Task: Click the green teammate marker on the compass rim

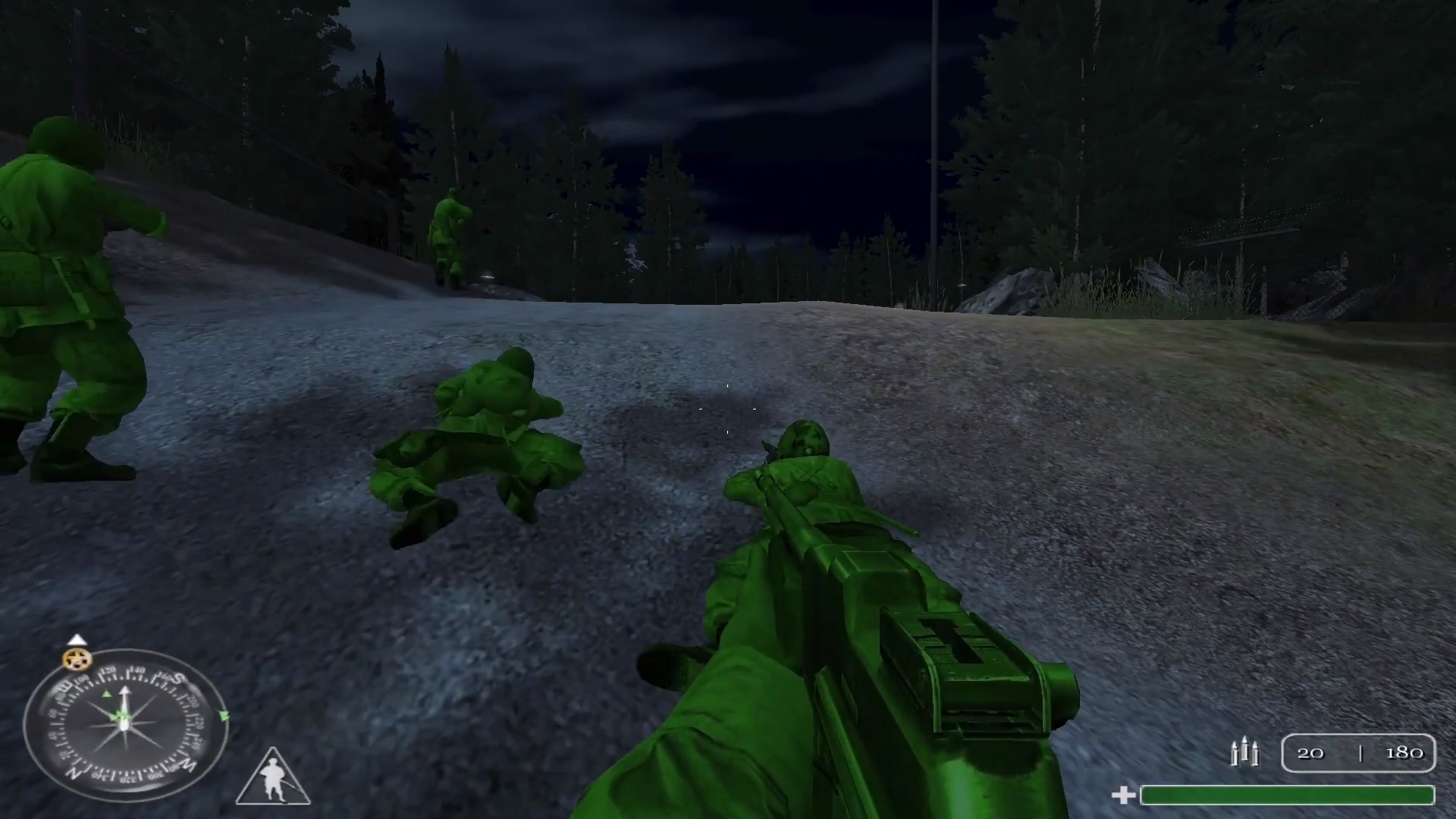Action: click(224, 715)
